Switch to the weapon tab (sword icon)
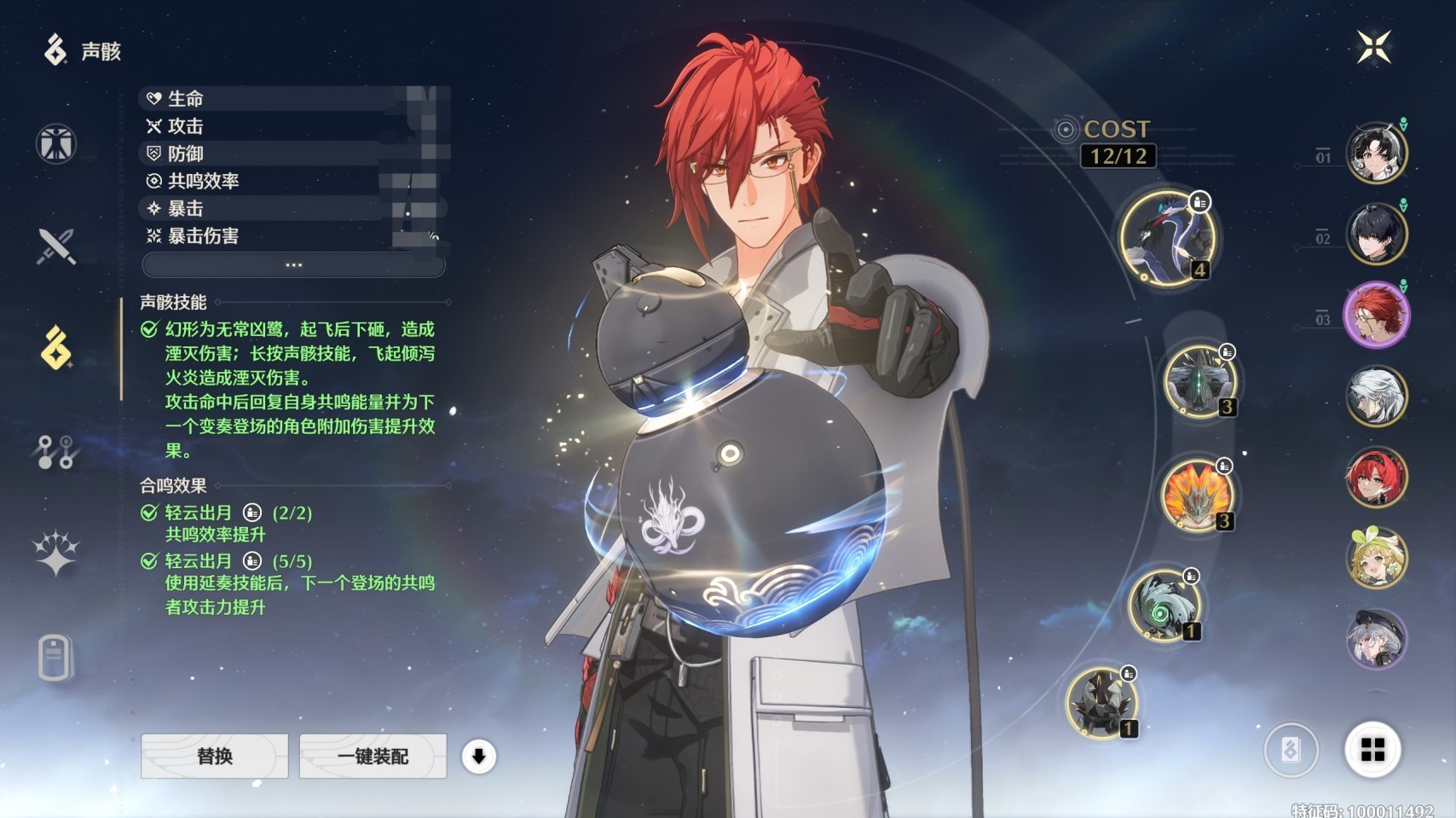Viewport: 1456px width, 818px height. coord(56,247)
